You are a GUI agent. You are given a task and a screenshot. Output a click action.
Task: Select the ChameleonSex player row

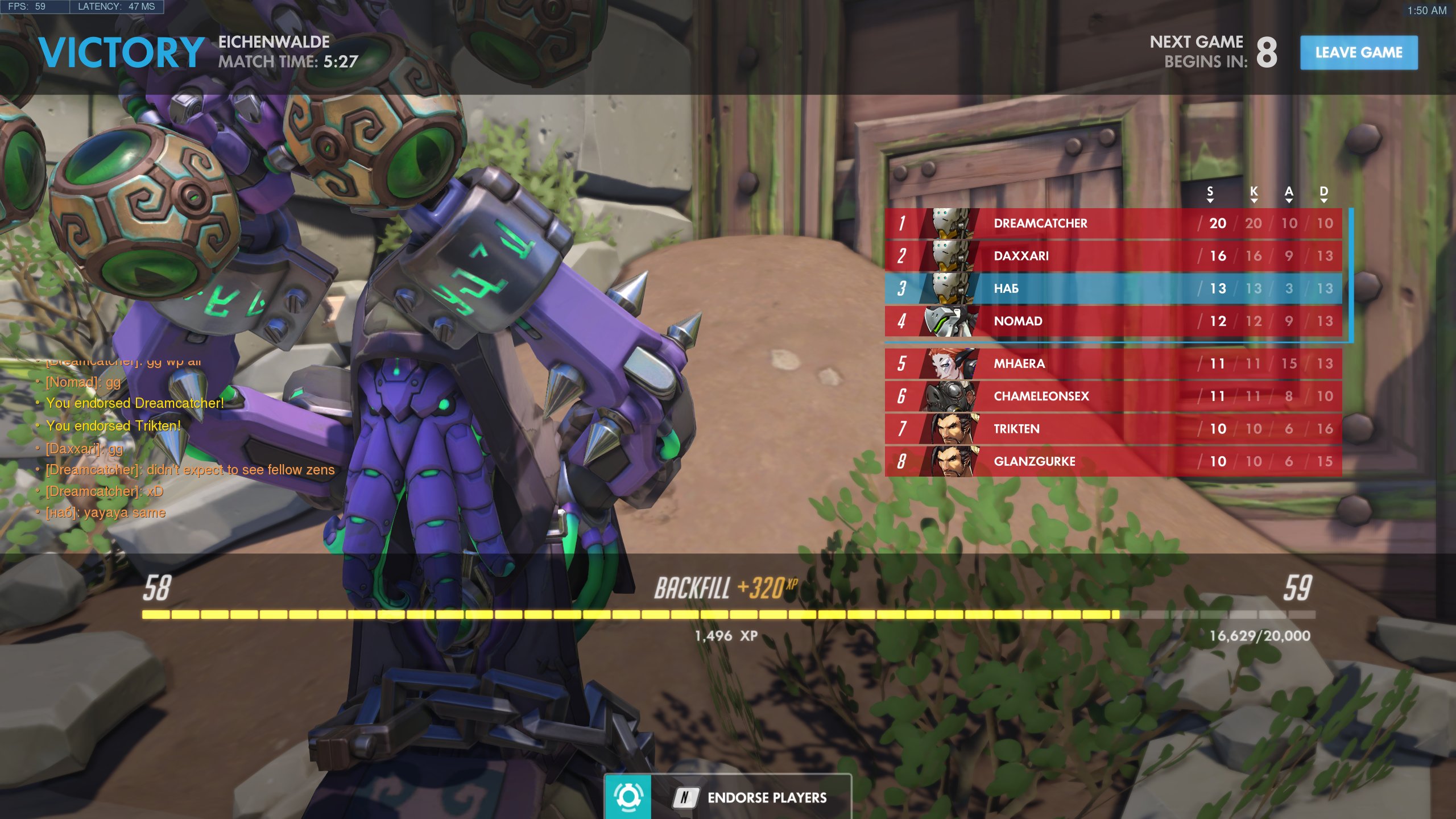click(1112, 396)
